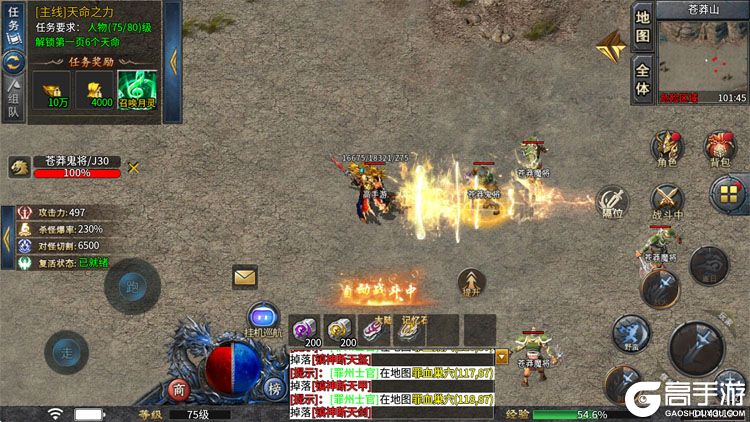Toggle 挂机巡航 auto-patrol
Screen dimensions: 750x422
click(263, 316)
